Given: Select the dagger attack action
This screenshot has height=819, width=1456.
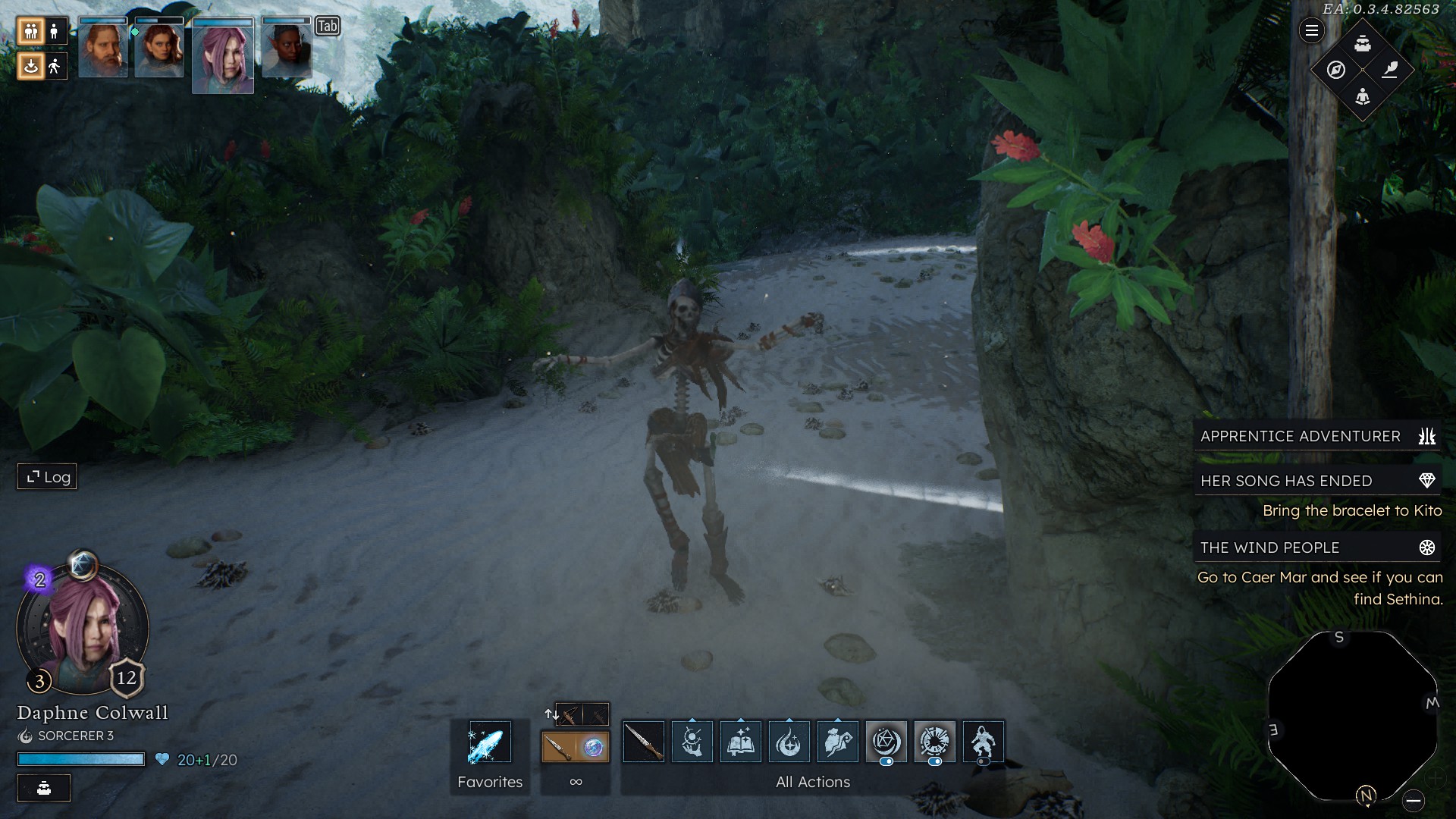Looking at the screenshot, I should pyautogui.click(x=643, y=742).
